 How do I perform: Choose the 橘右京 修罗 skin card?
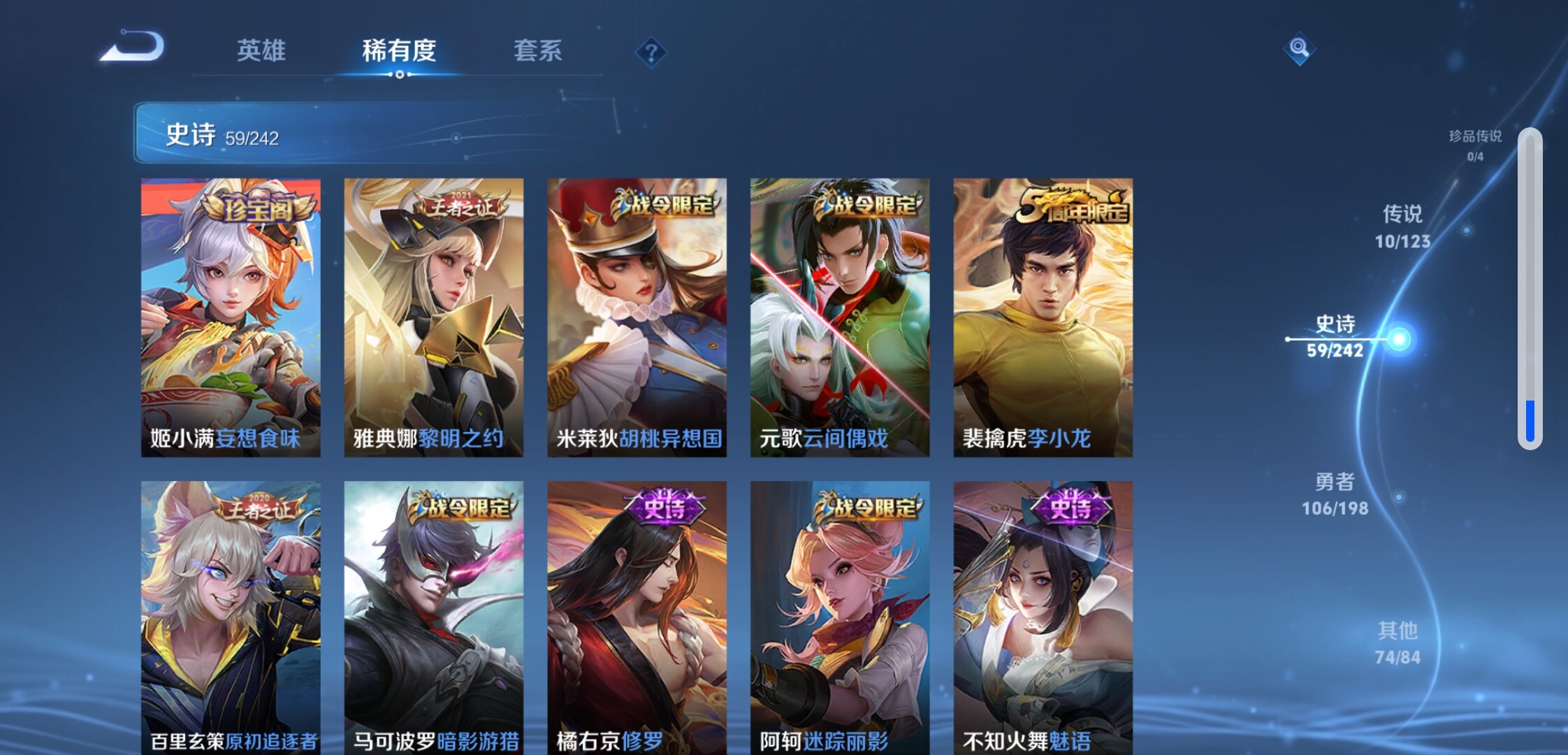pyautogui.click(x=637, y=617)
